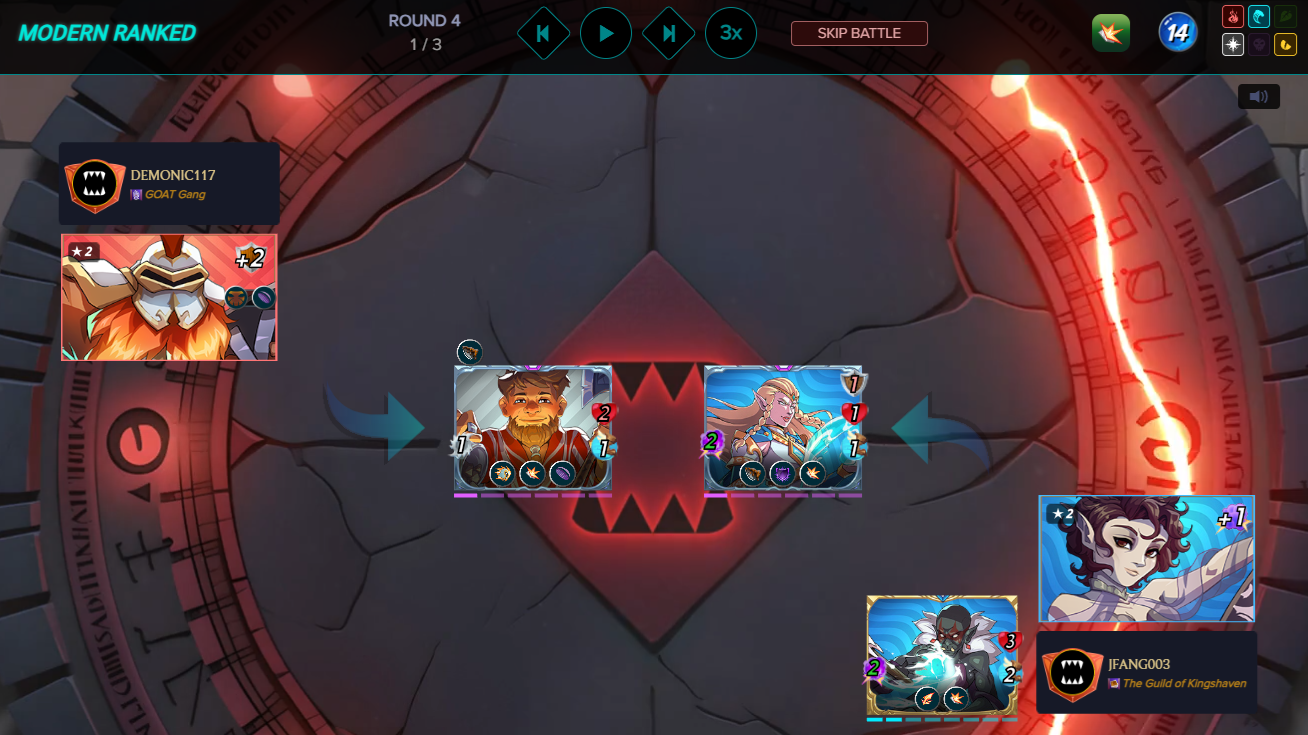Mute the battle sound with the speaker icon

(x=1259, y=96)
